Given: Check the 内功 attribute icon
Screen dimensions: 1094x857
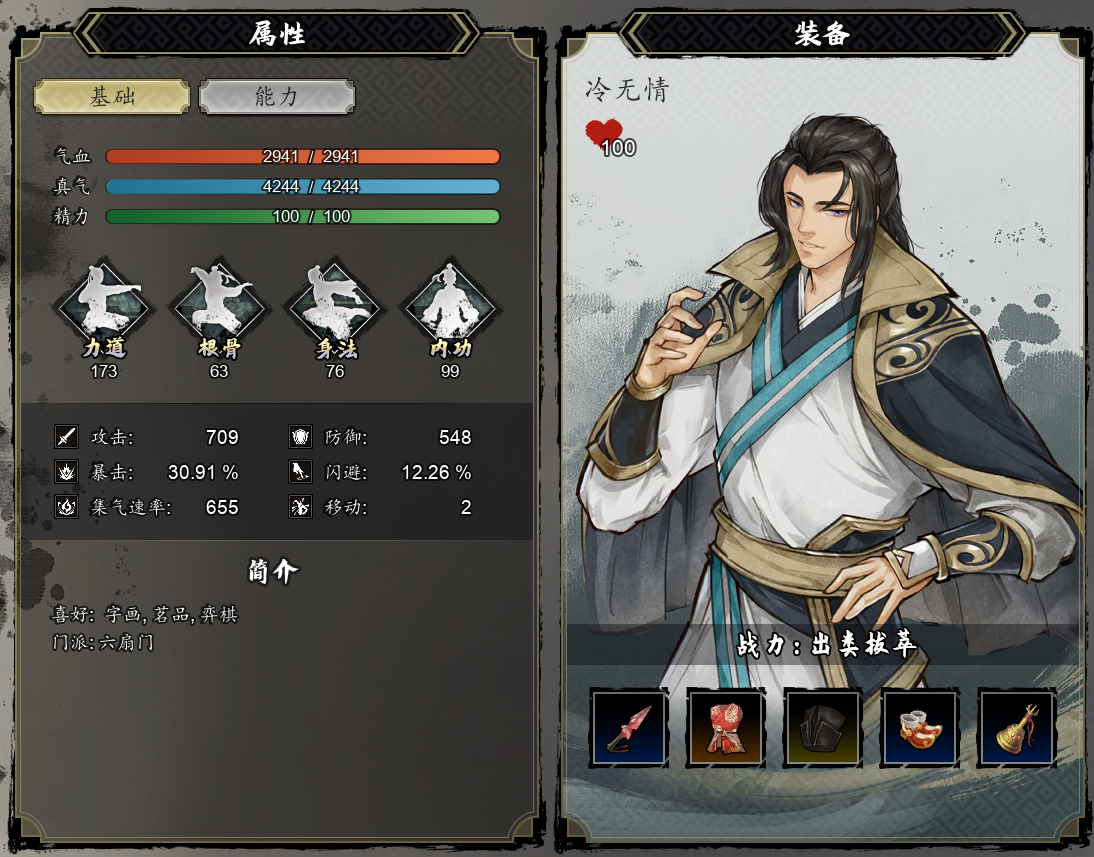Looking at the screenshot, I should coord(449,307).
